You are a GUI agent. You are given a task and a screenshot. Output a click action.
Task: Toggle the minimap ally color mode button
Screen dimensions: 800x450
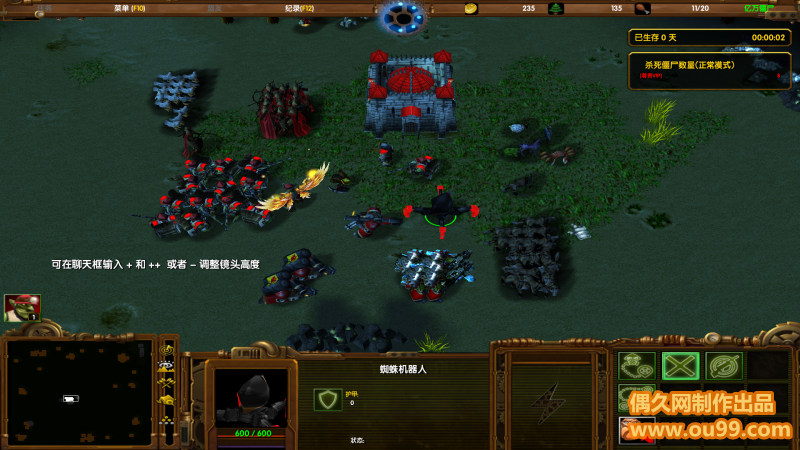pyautogui.click(x=168, y=382)
